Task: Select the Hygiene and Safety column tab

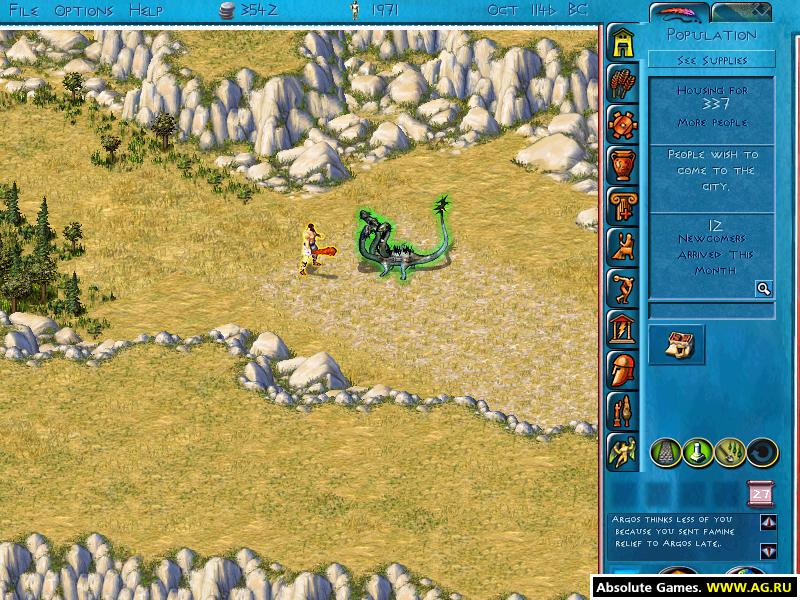Action: pos(622,205)
